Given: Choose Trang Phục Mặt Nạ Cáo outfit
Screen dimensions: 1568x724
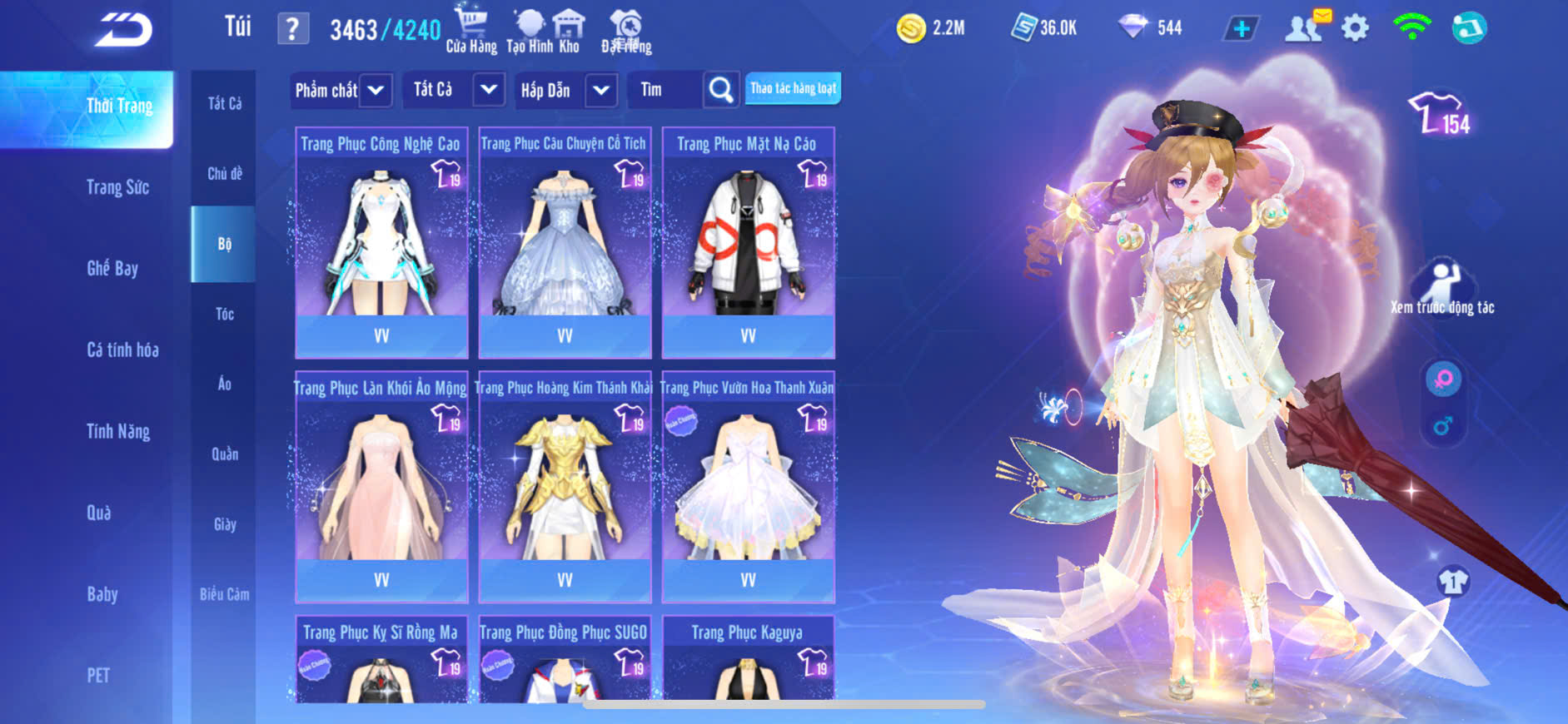Looking at the screenshot, I should click(x=748, y=241).
